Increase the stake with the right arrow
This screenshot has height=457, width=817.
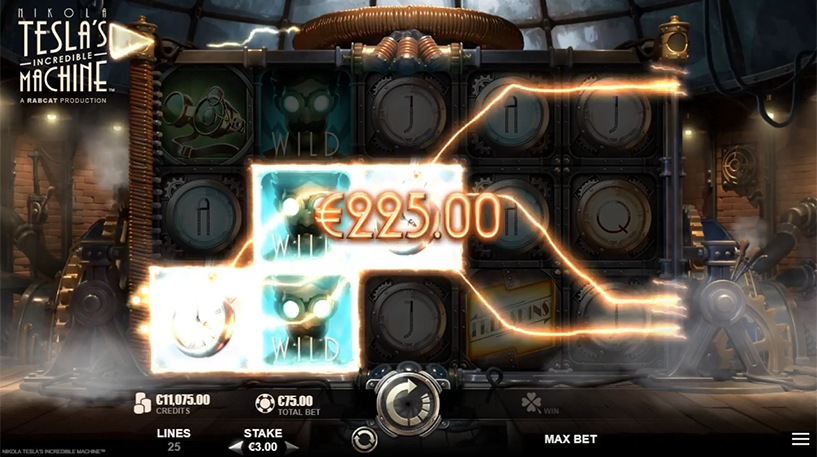(x=292, y=446)
